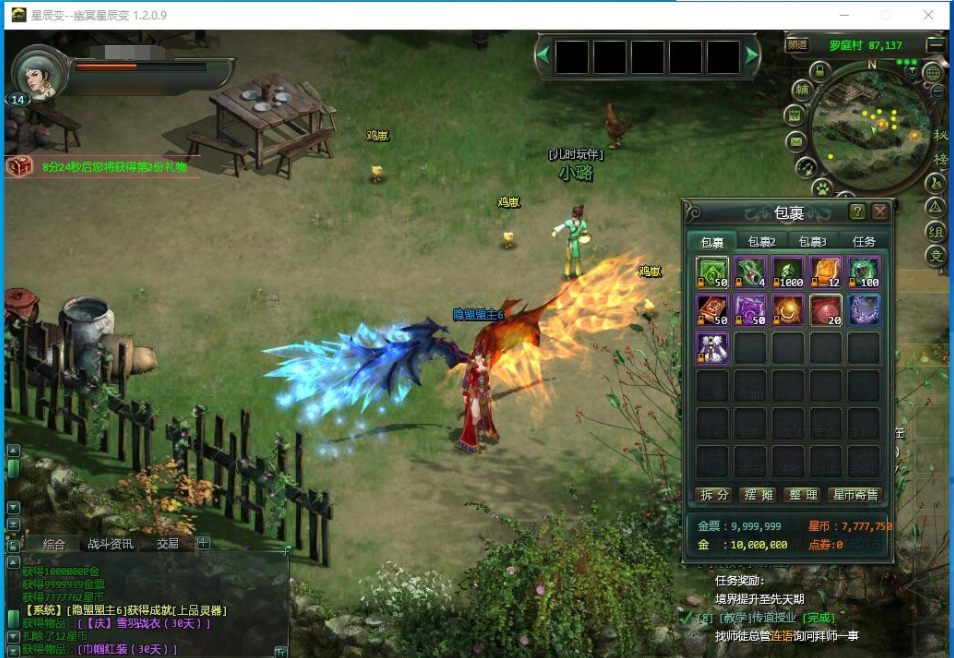Switch chat to 战斗资讯 tab
This screenshot has width=954, height=658.
110,544
